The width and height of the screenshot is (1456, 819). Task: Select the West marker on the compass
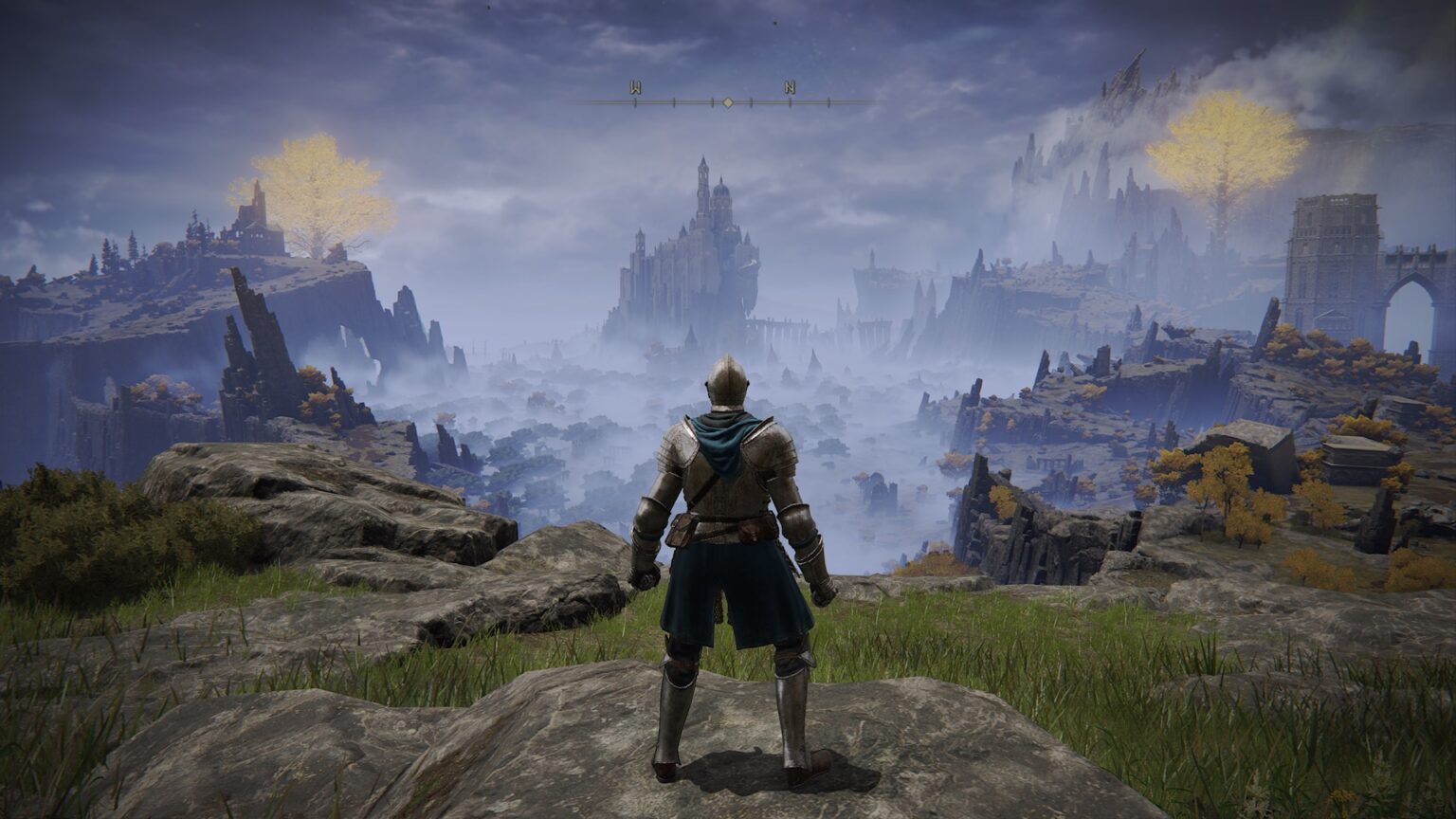click(x=633, y=88)
